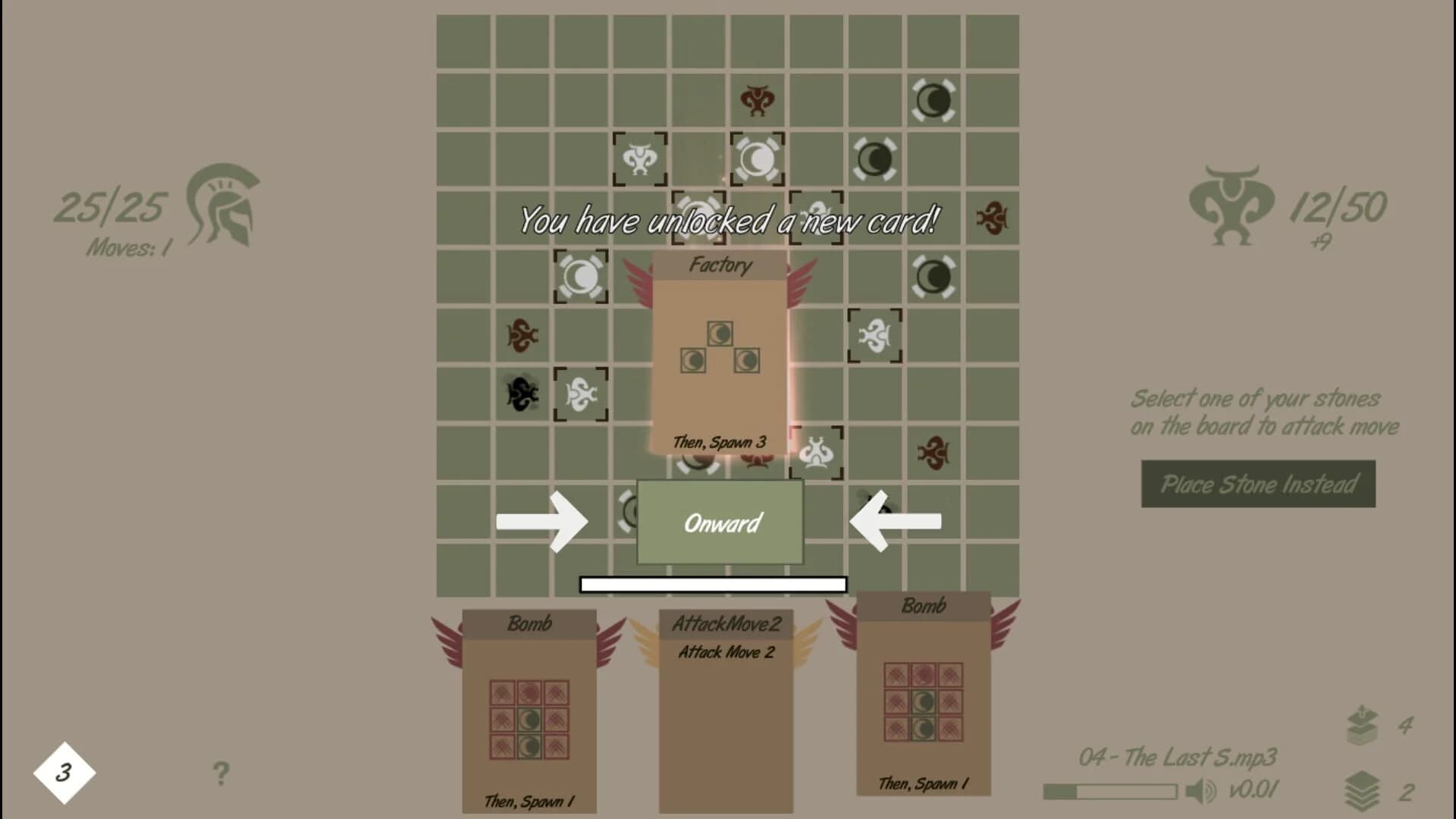The height and width of the screenshot is (819, 1456).
Task: Click the level 3 diamond indicator
Action: point(64,770)
